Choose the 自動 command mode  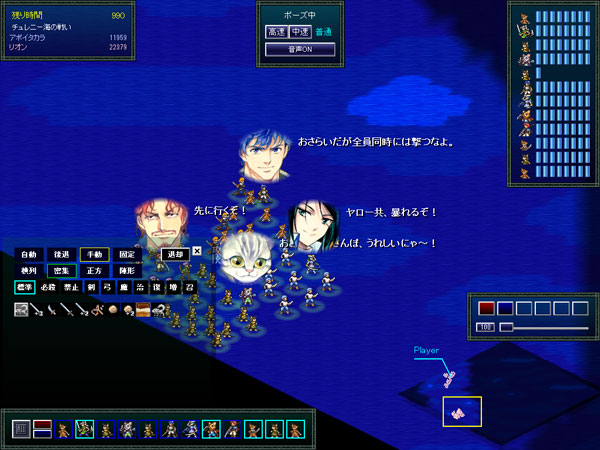pyautogui.click(x=29, y=254)
